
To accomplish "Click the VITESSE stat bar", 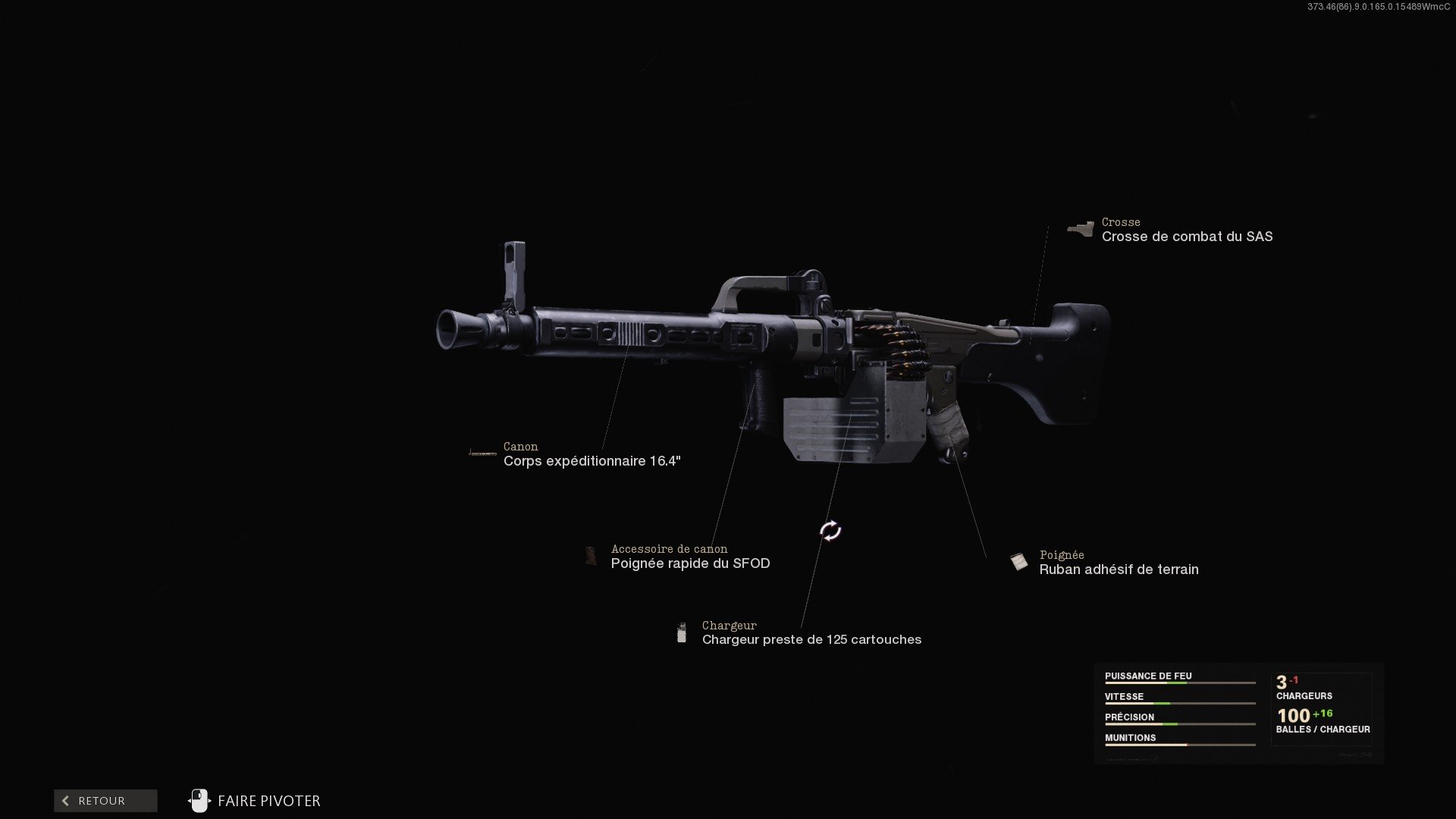I will tap(1179, 701).
